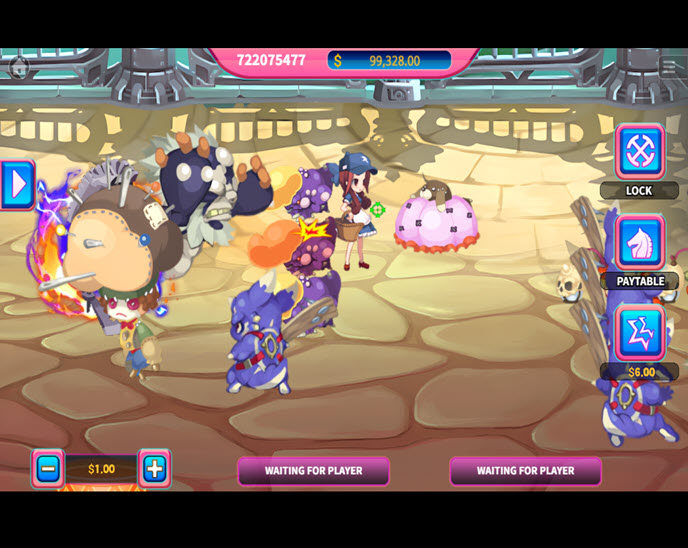Expand the left side arrow panel

click(17, 184)
